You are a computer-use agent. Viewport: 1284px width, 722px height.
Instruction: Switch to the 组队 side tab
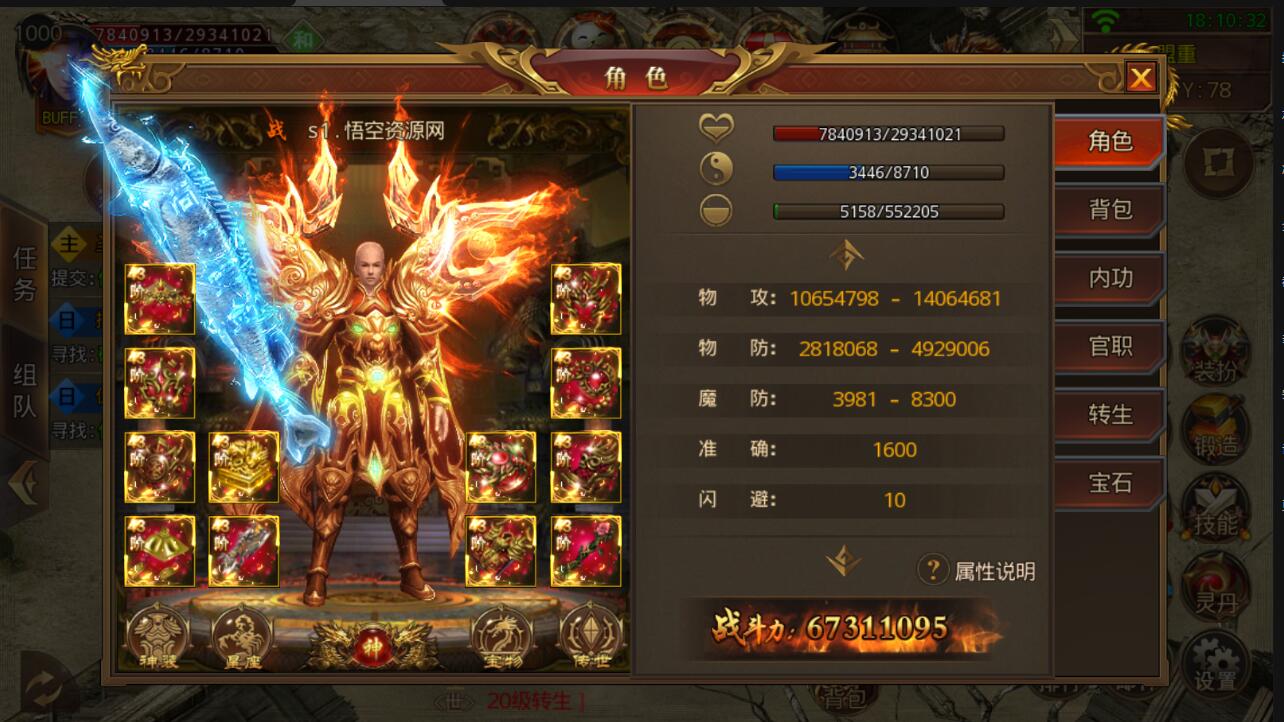click(x=24, y=390)
